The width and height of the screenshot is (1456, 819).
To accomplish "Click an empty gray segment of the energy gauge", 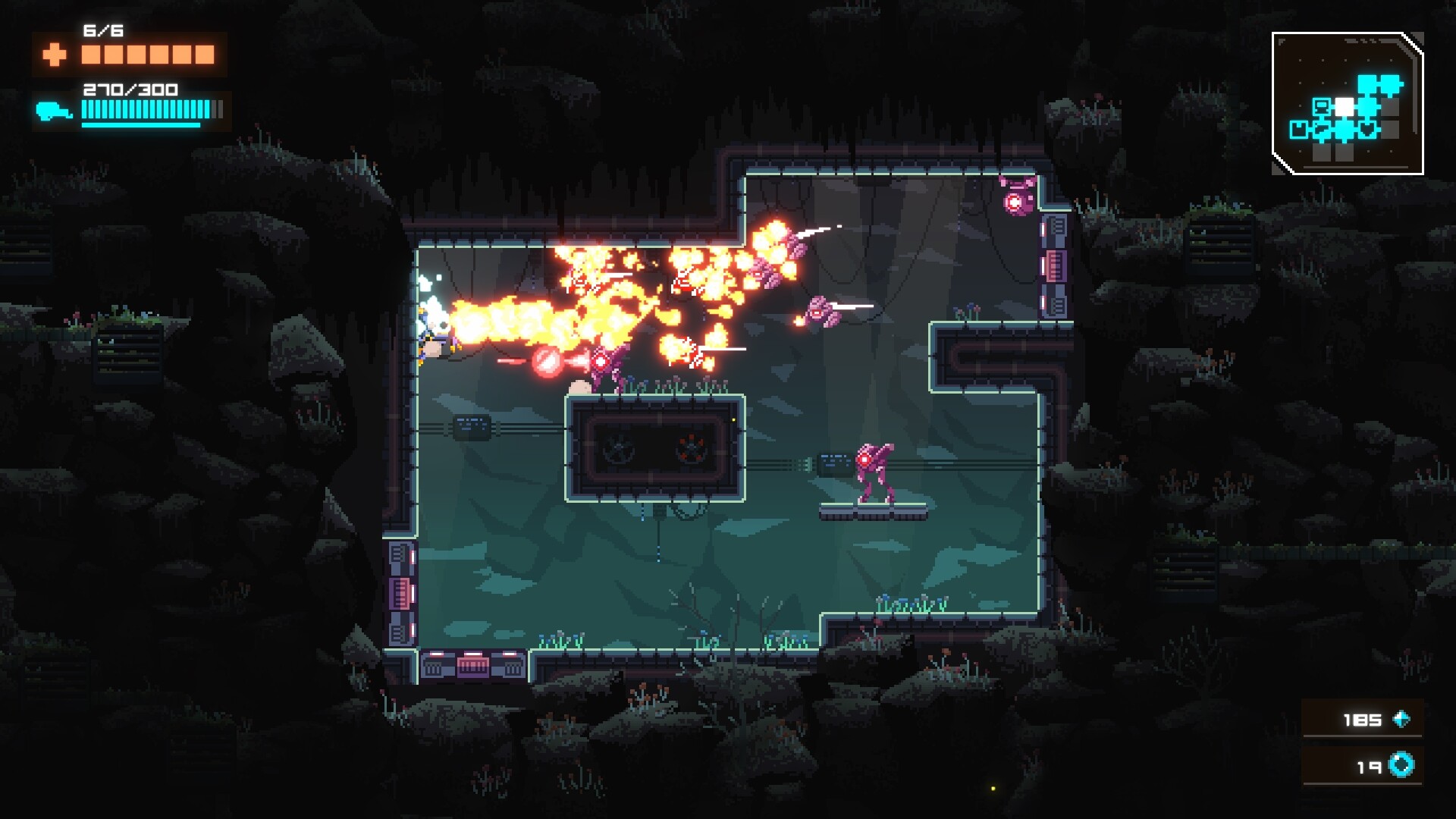I will point(216,109).
